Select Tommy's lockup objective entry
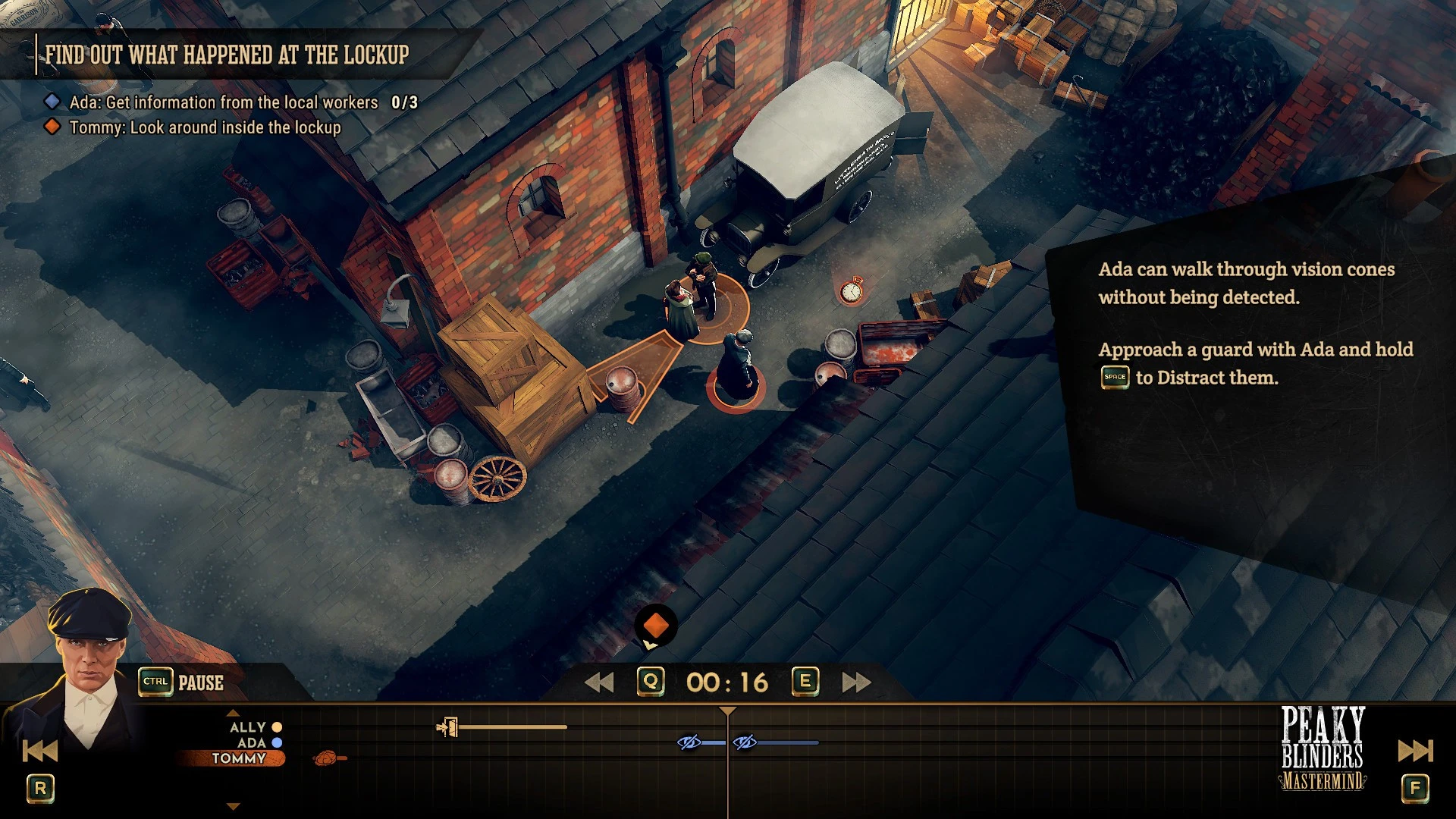1456x819 pixels. point(205,127)
